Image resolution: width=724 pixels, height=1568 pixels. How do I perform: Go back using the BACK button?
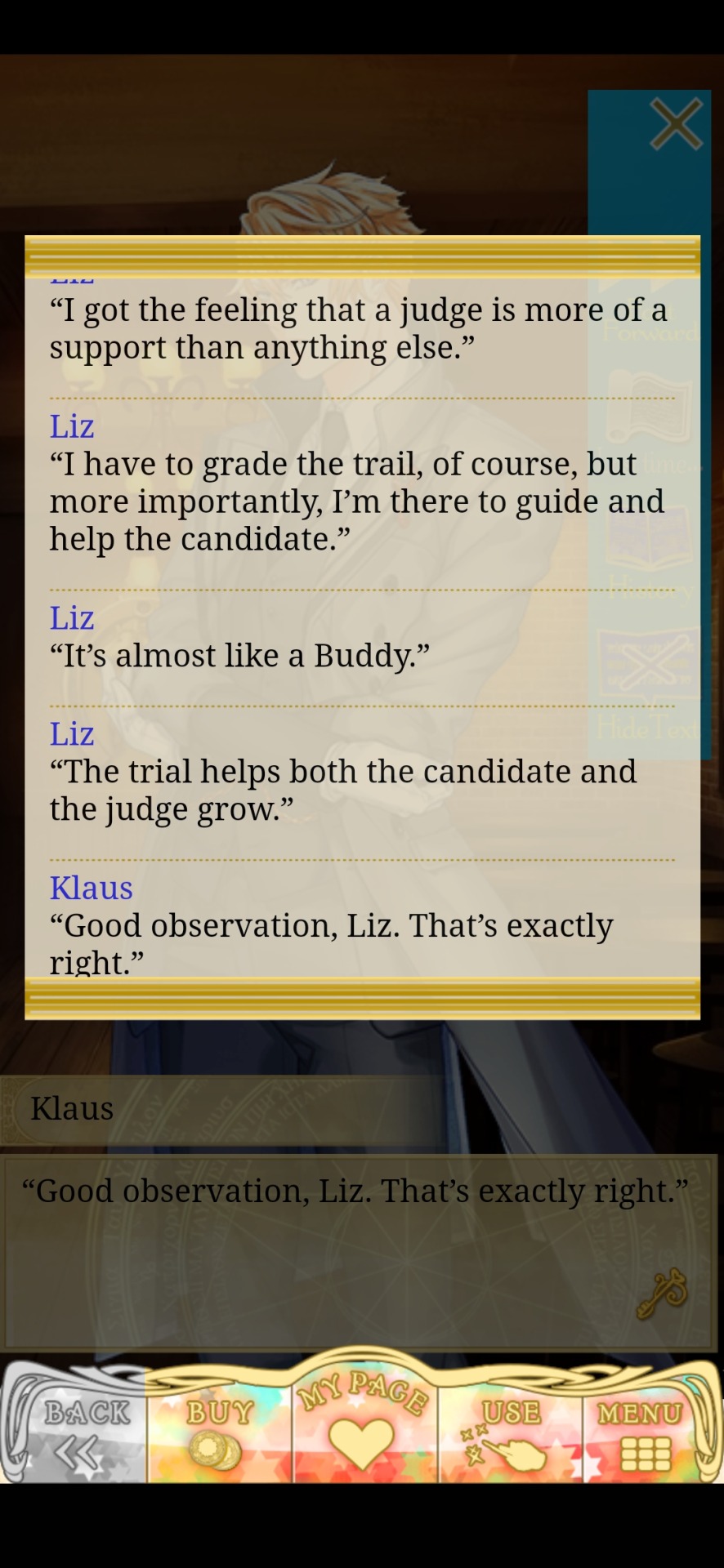point(80,1433)
